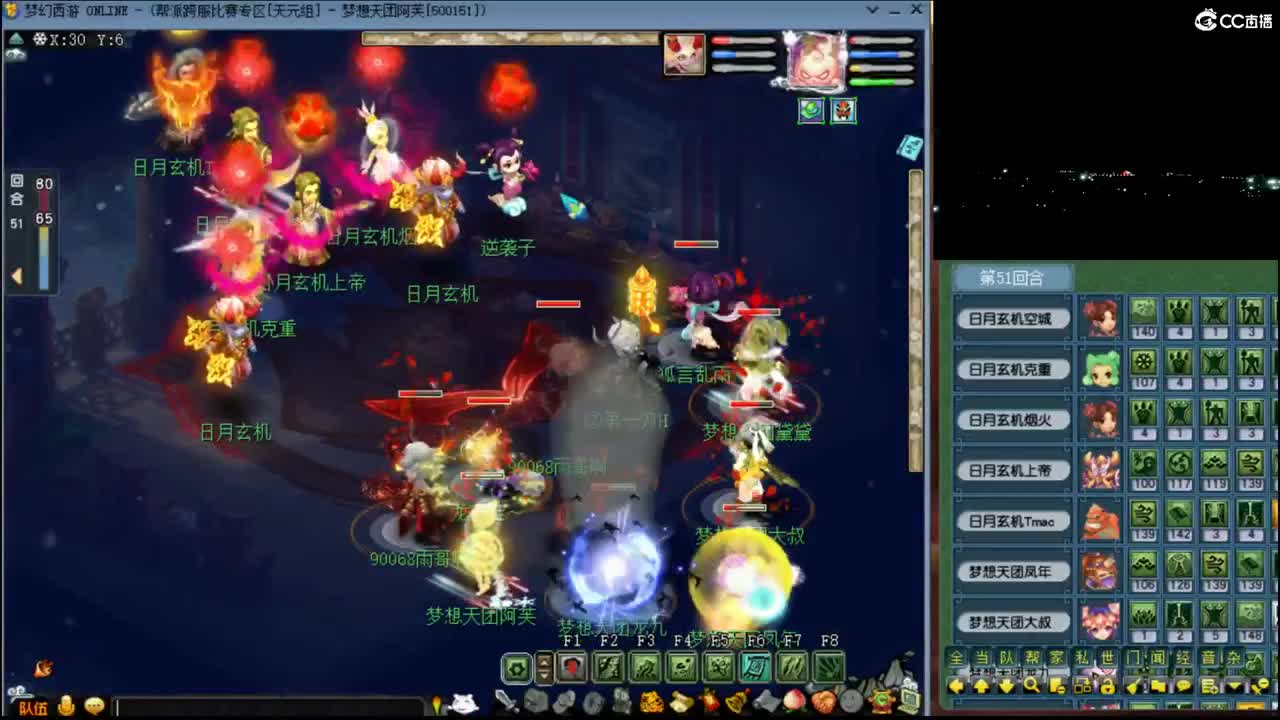Viewport: 1280px width, 720px height.
Task: Toggle the auto-battle hexagon button left of F1
Action: (x=516, y=667)
